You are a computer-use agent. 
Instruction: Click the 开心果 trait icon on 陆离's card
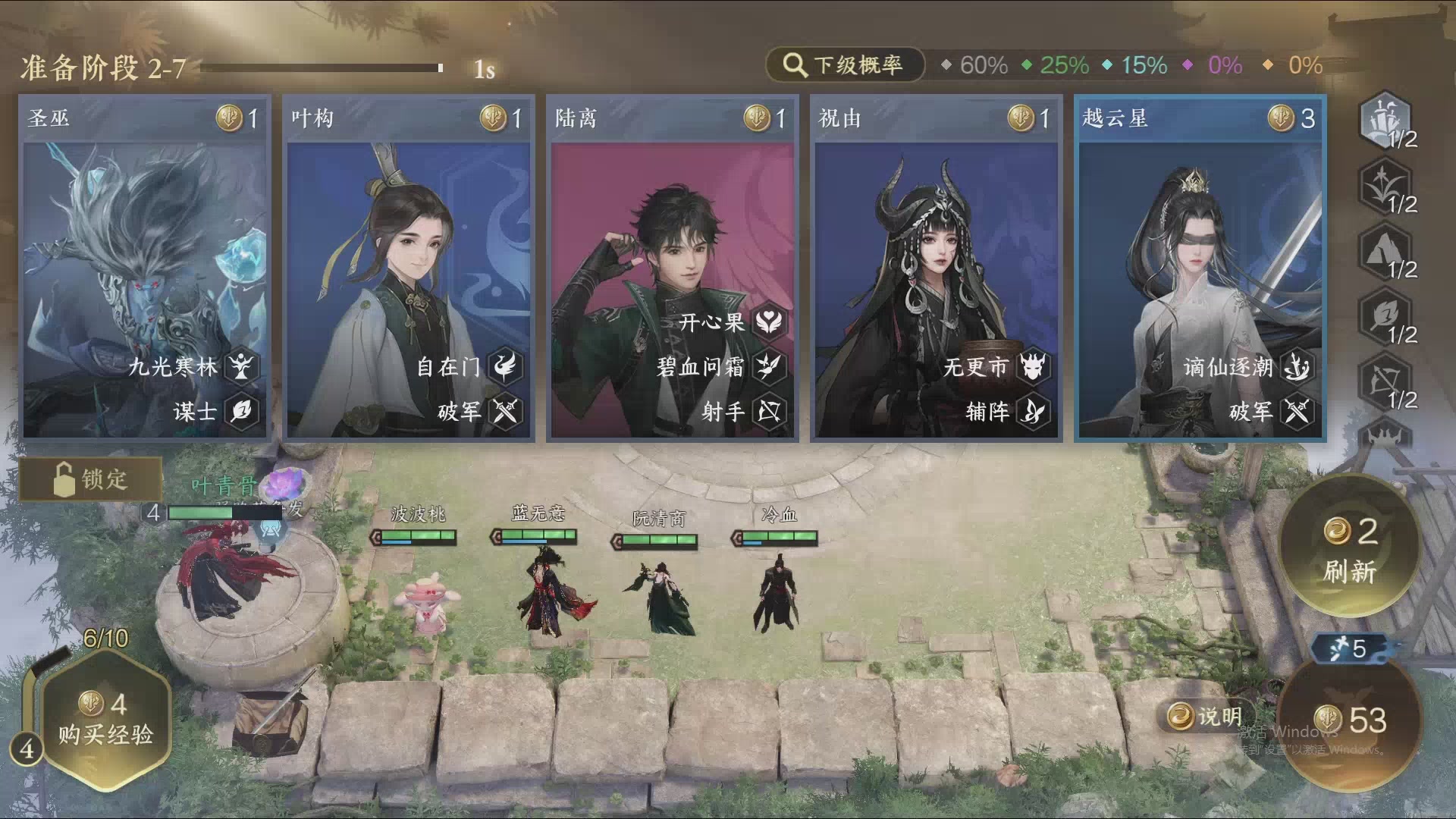point(771,320)
